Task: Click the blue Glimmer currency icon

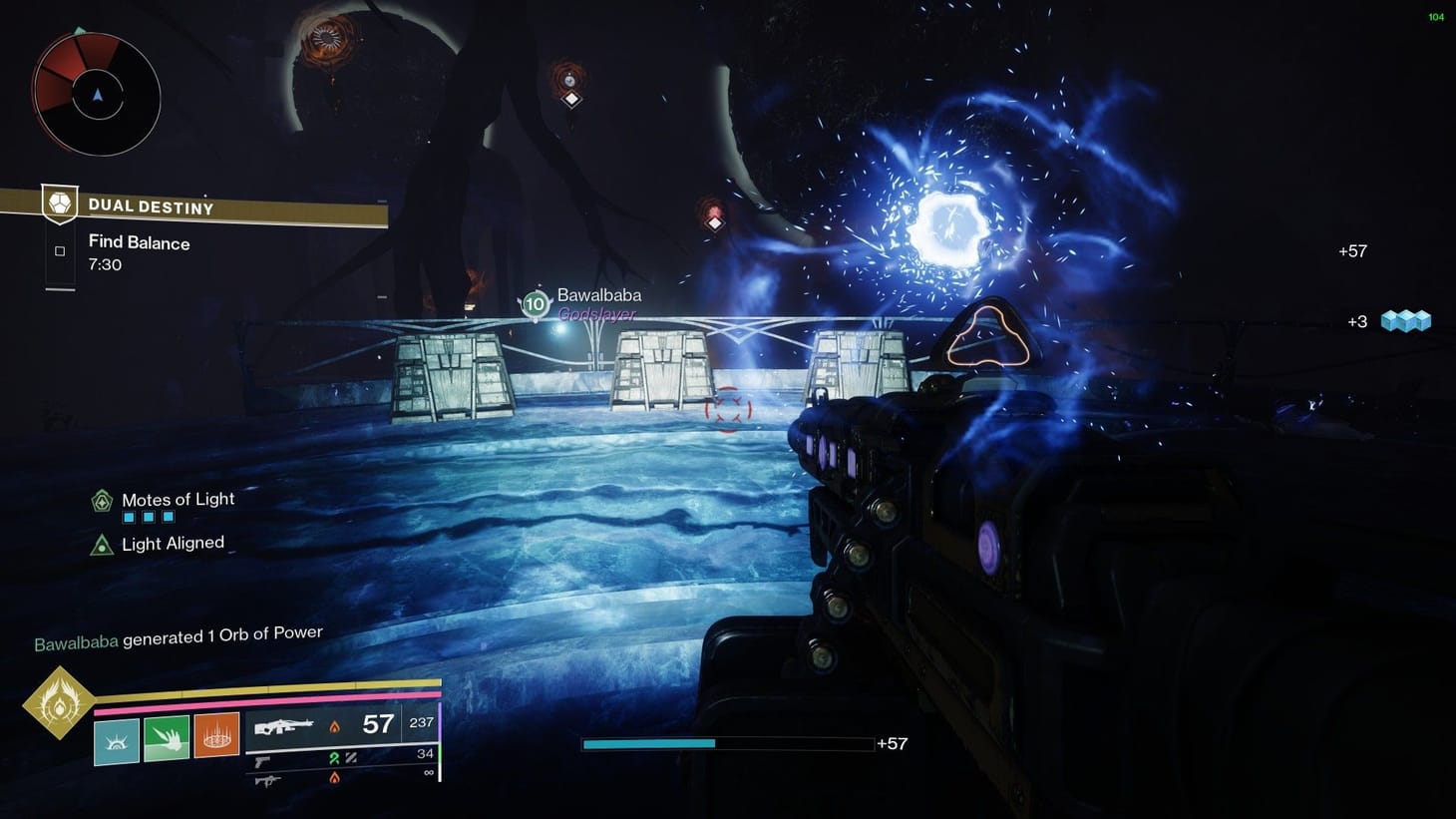Action: [x=1406, y=320]
